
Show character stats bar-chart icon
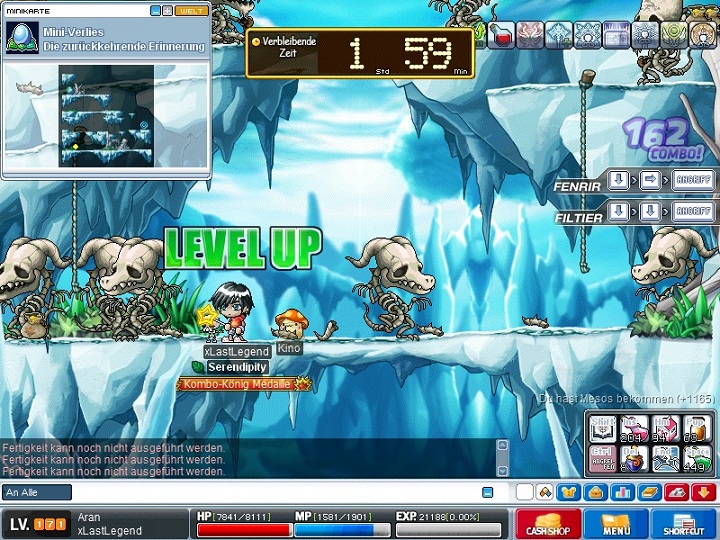(622, 492)
